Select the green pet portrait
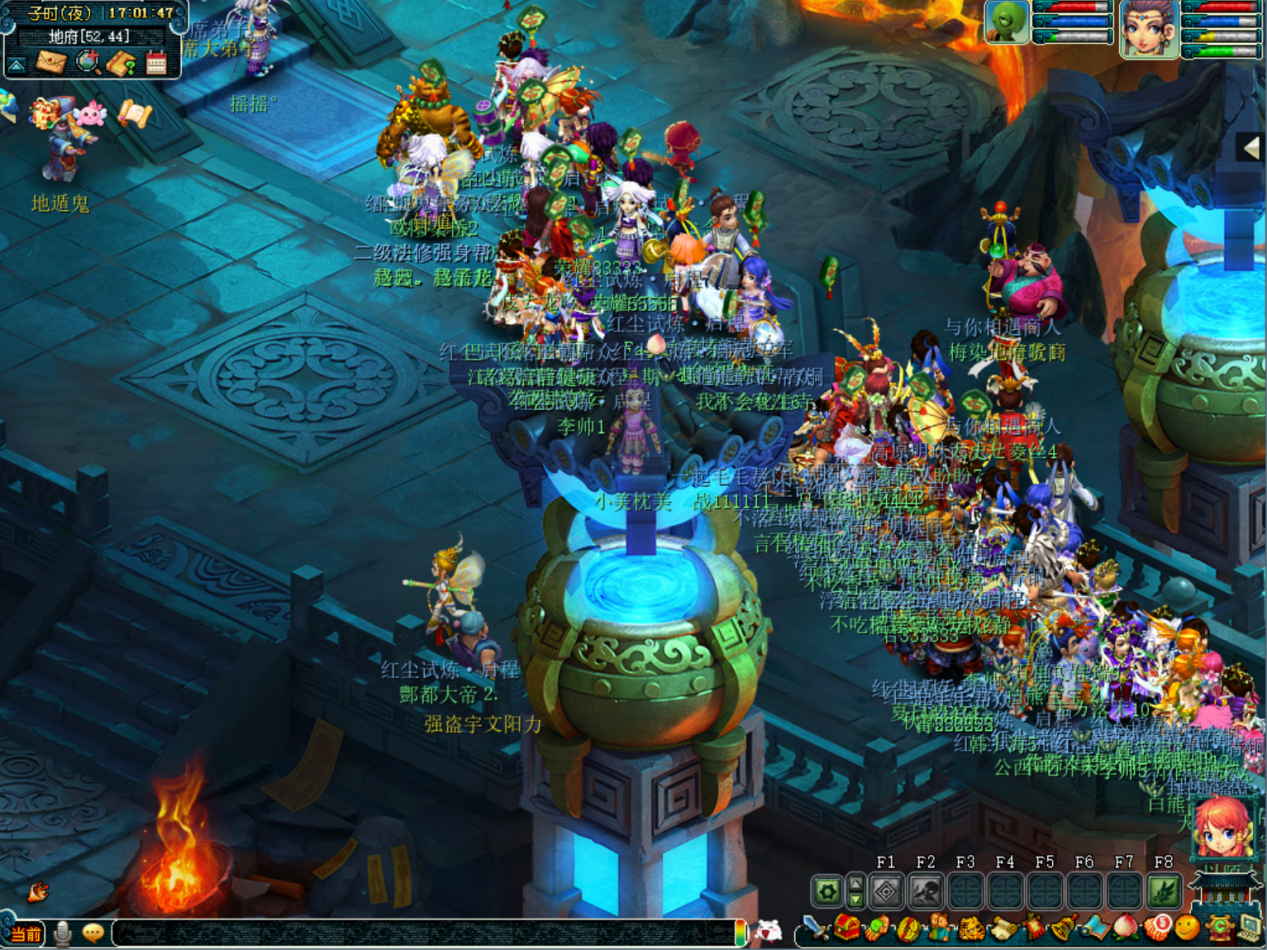1267x950 pixels. pos(1007,22)
